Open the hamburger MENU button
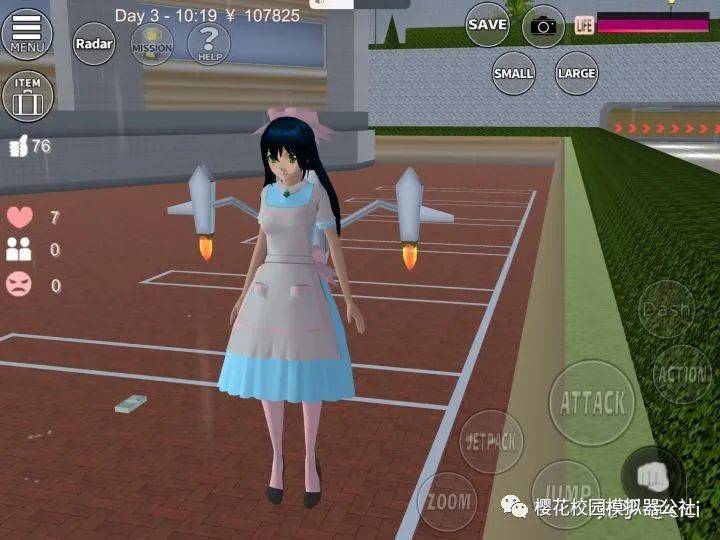Screen dimensions: 720x540 coord(27,31)
